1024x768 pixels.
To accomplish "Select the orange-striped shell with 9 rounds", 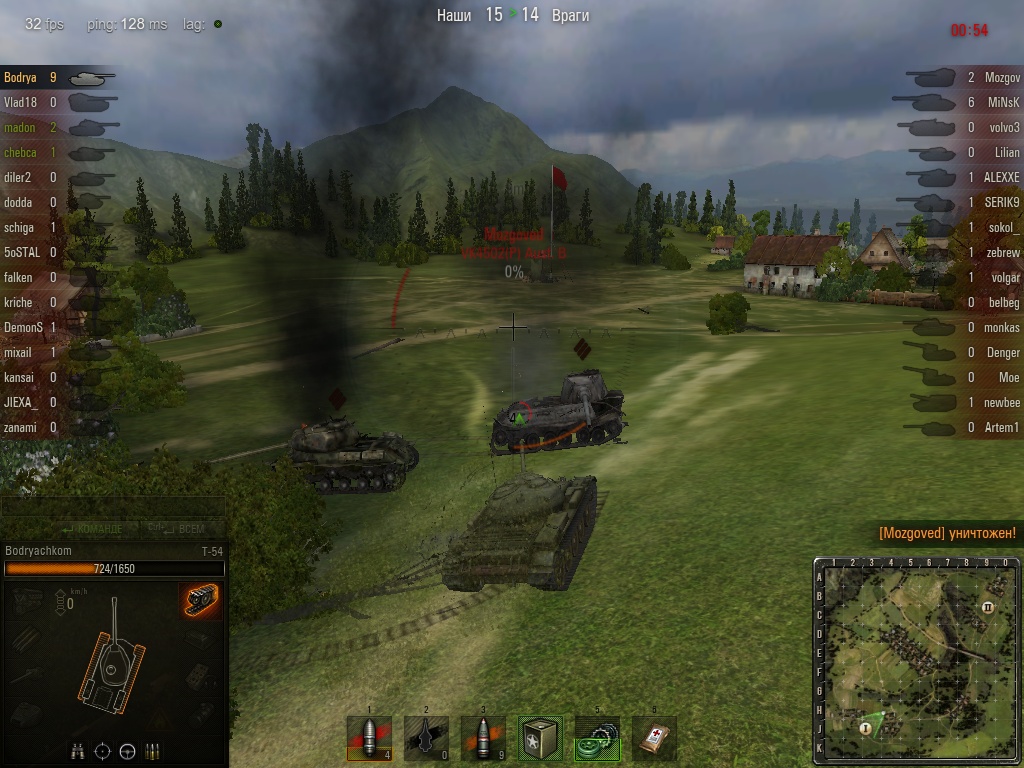I will 483,738.
